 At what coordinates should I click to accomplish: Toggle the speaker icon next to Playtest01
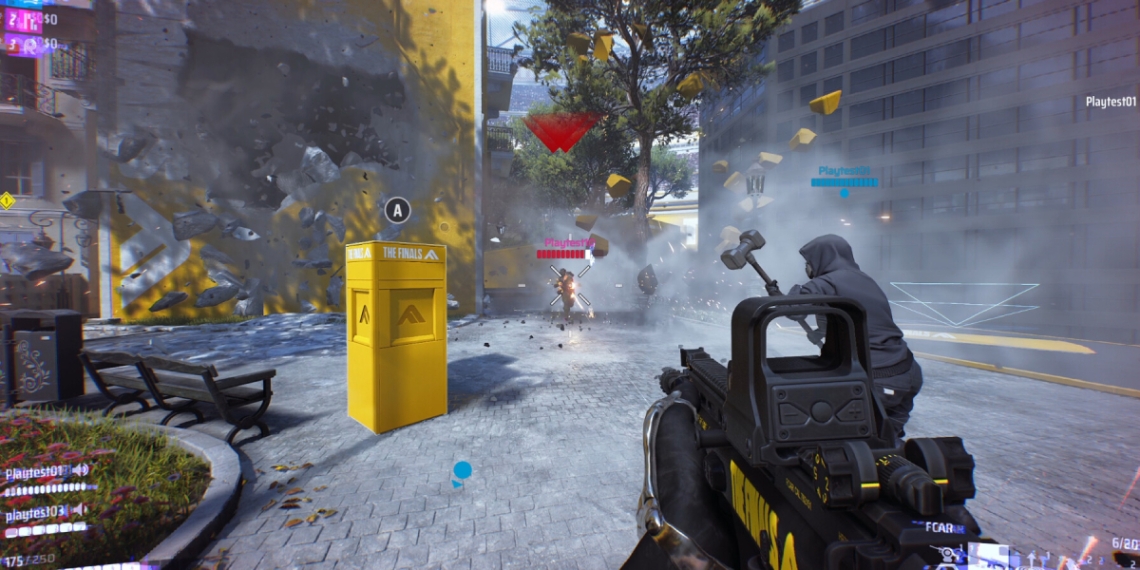point(79,470)
